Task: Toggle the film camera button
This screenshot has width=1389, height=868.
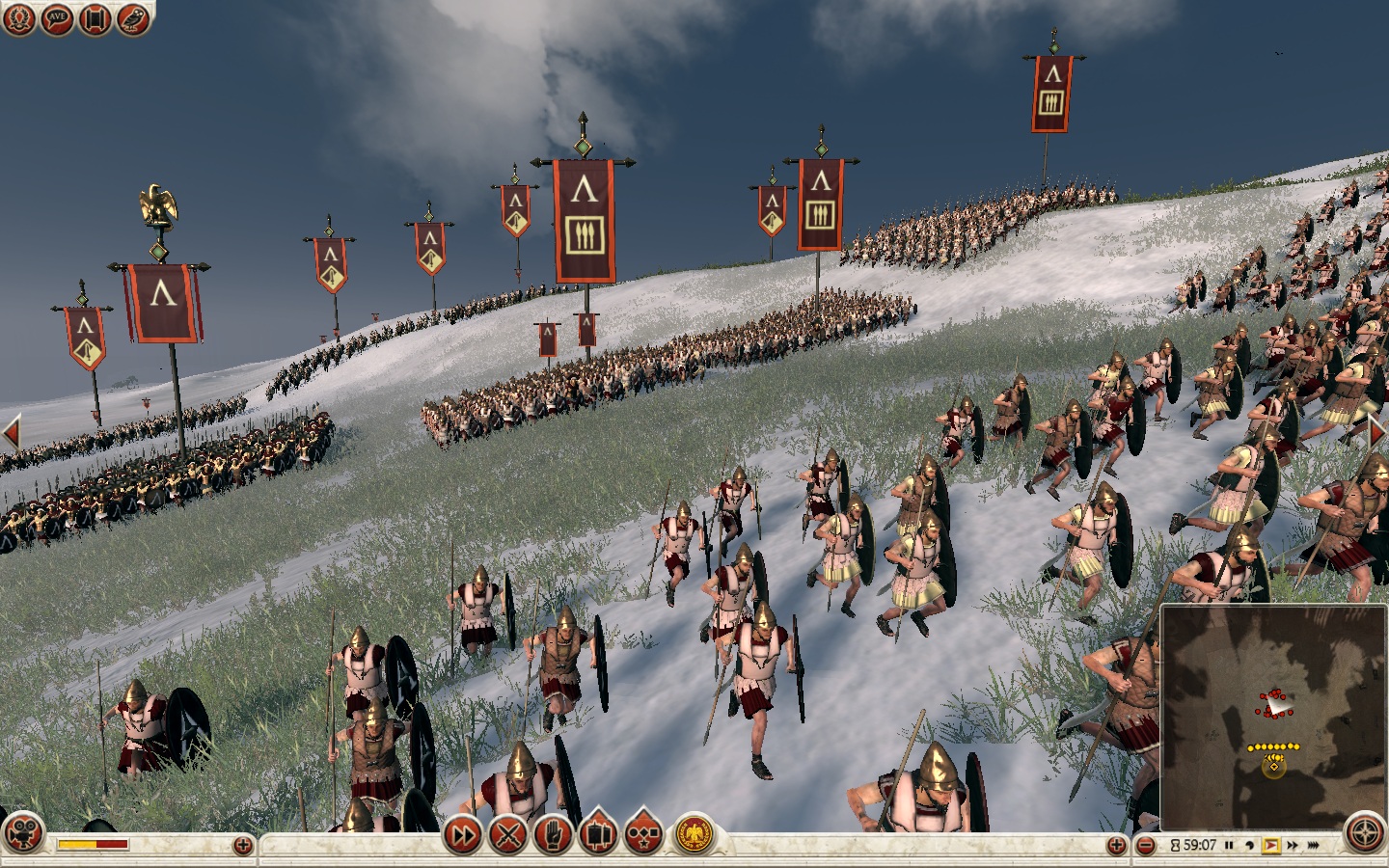Action: pos(23,833)
